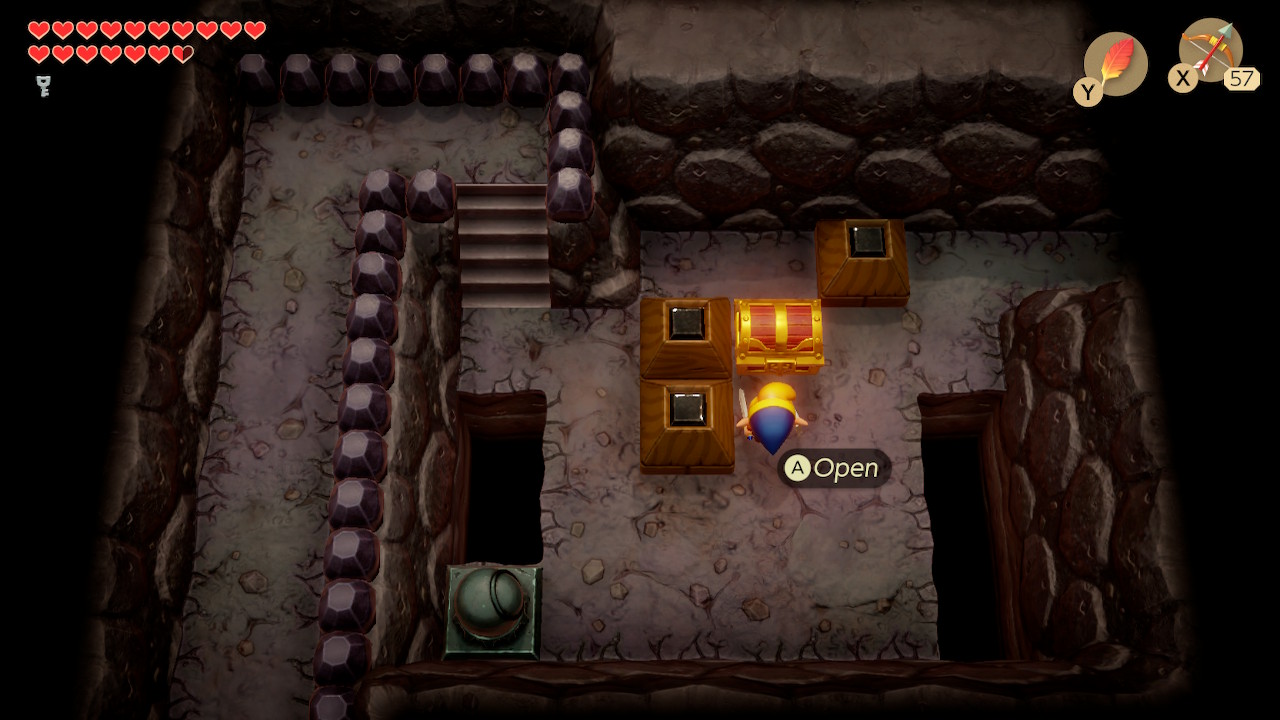The height and width of the screenshot is (720, 1280).
Task: Select the Roc's Feather item slot
Action: point(1115,64)
